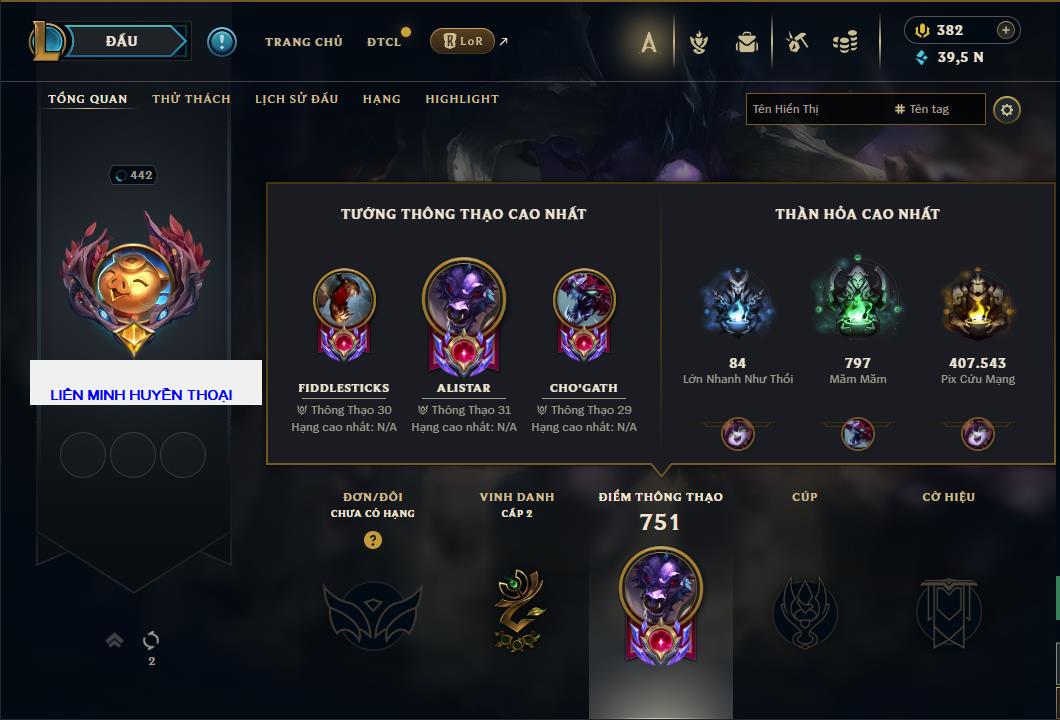Click the Tên Hiển Thị search field
1060x720 pixels.
coord(815,109)
